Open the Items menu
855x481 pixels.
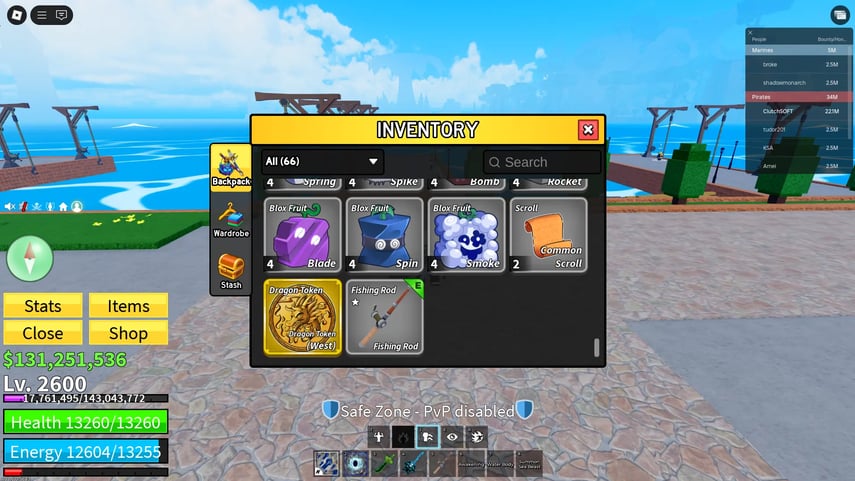128,306
